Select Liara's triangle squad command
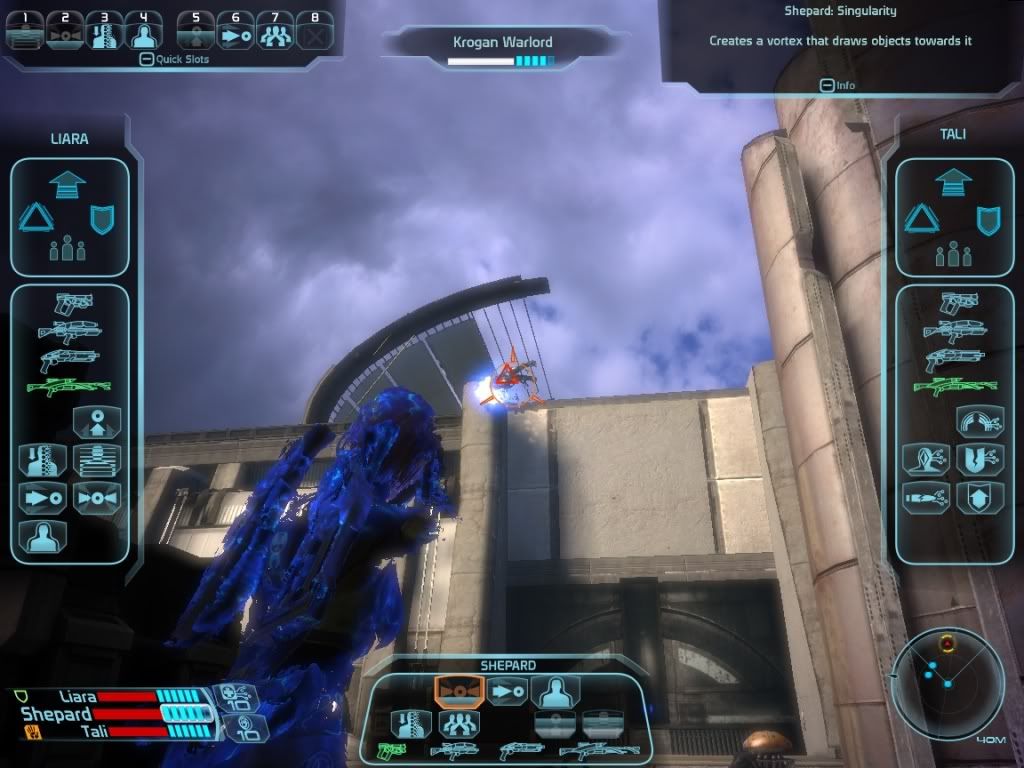The height and width of the screenshot is (768, 1024). click(x=36, y=217)
